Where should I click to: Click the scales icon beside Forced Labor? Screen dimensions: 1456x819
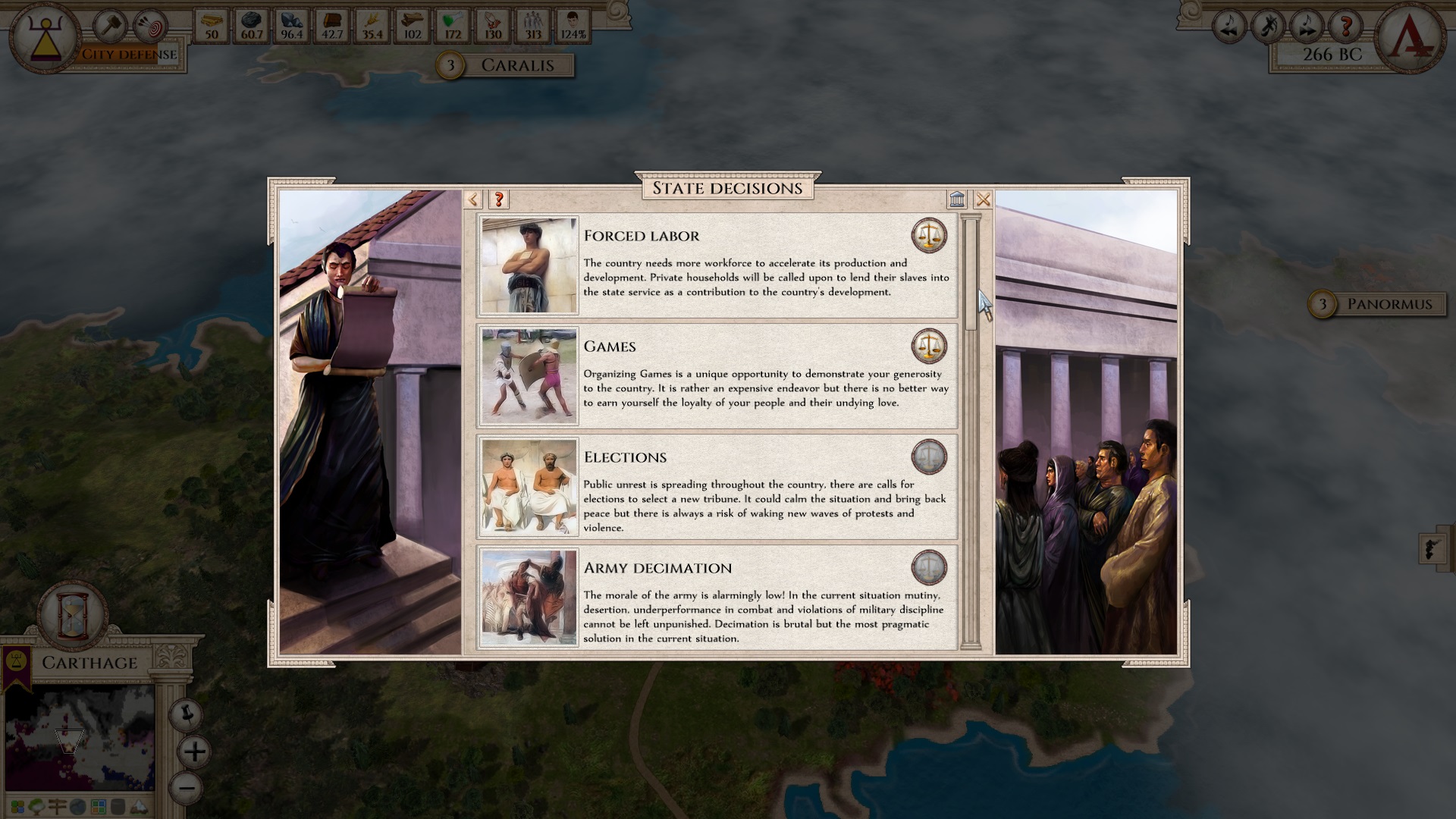click(x=929, y=235)
